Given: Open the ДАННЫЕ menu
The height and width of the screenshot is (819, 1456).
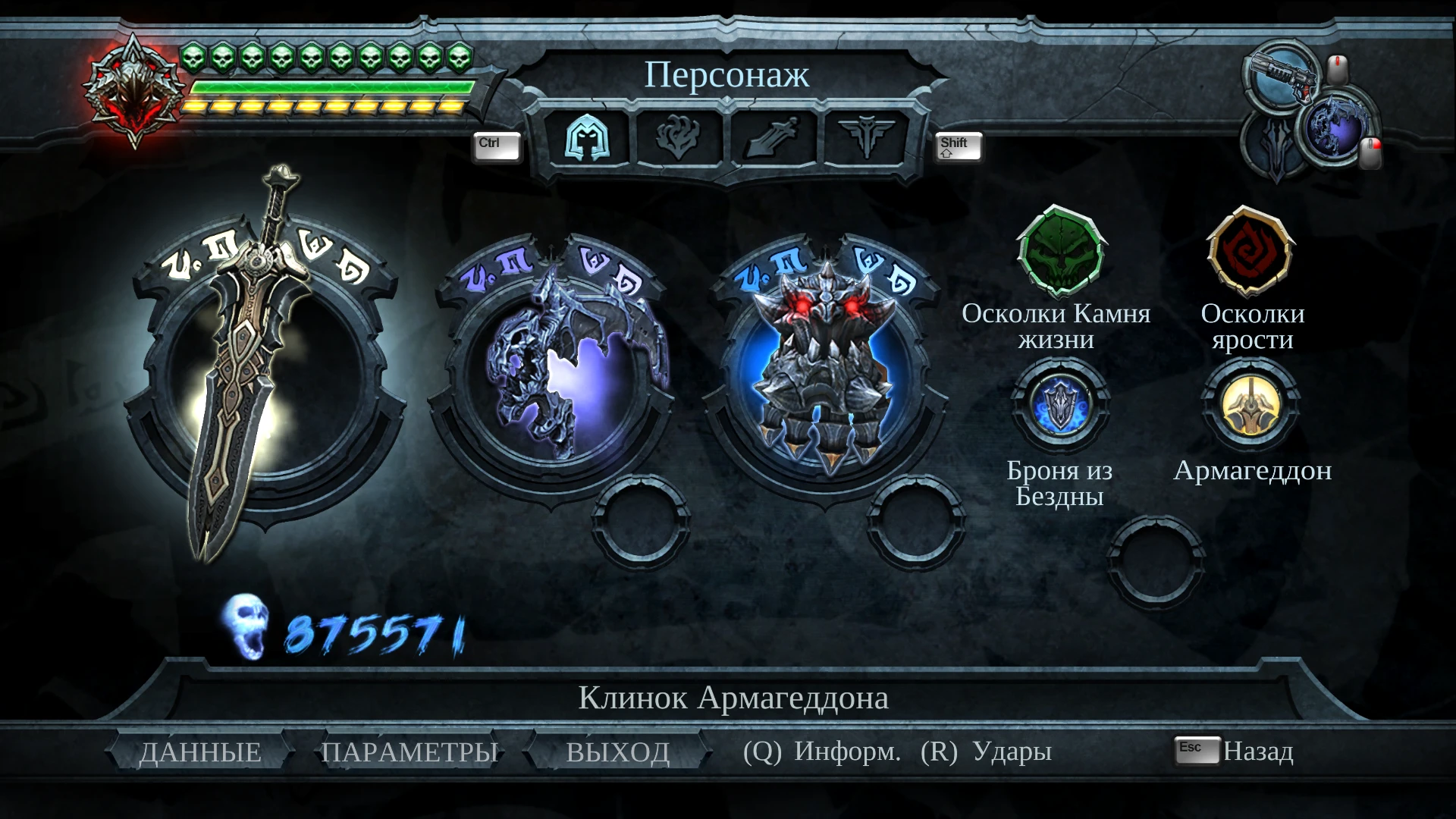Looking at the screenshot, I should (x=199, y=752).
